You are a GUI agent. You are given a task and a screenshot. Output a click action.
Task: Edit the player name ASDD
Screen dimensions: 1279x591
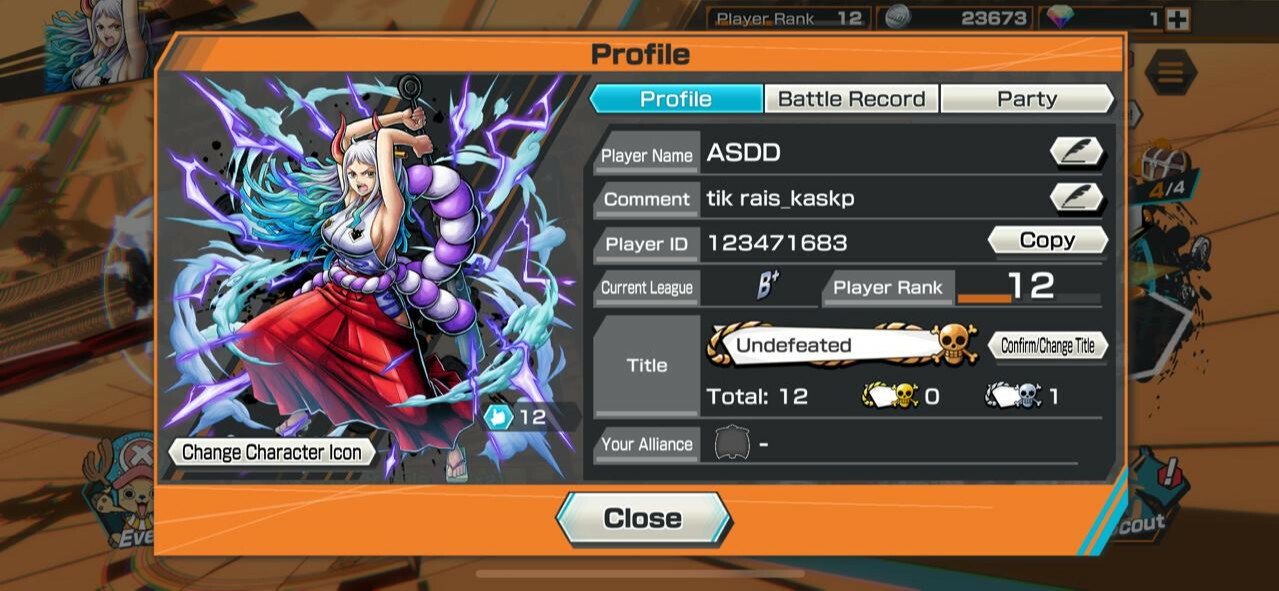[x=1076, y=153]
